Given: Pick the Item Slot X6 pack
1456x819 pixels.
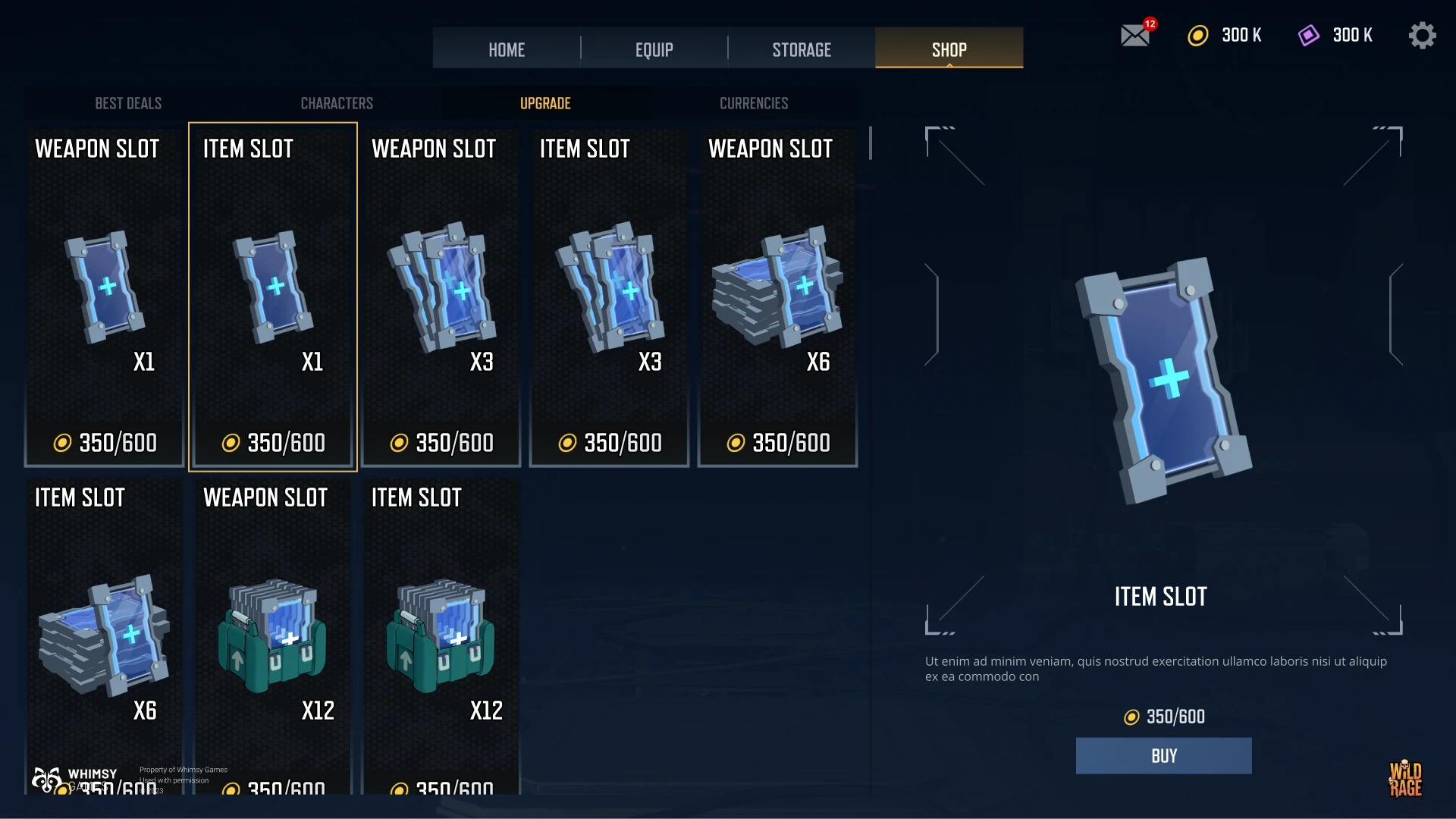Looking at the screenshot, I should pyautogui.click(x=105, y=637).
